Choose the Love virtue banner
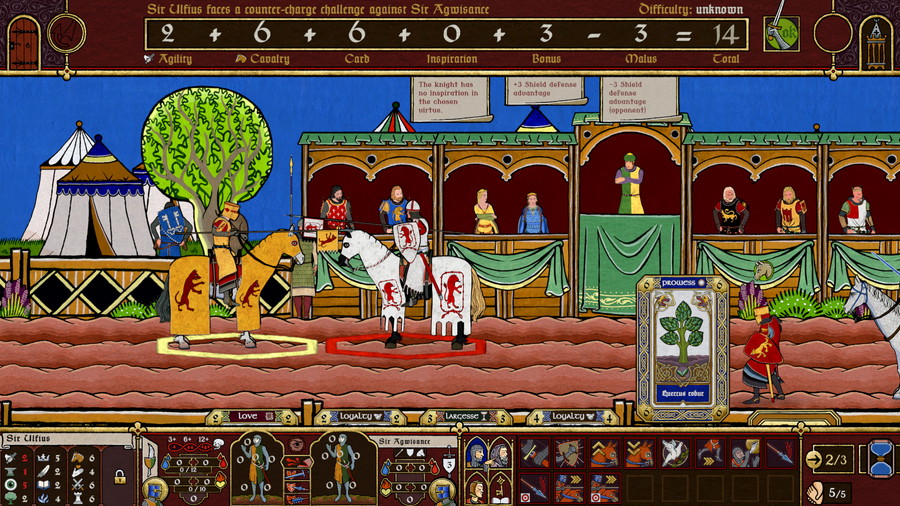This screenshot has height=506, width=900. [247, 416]
